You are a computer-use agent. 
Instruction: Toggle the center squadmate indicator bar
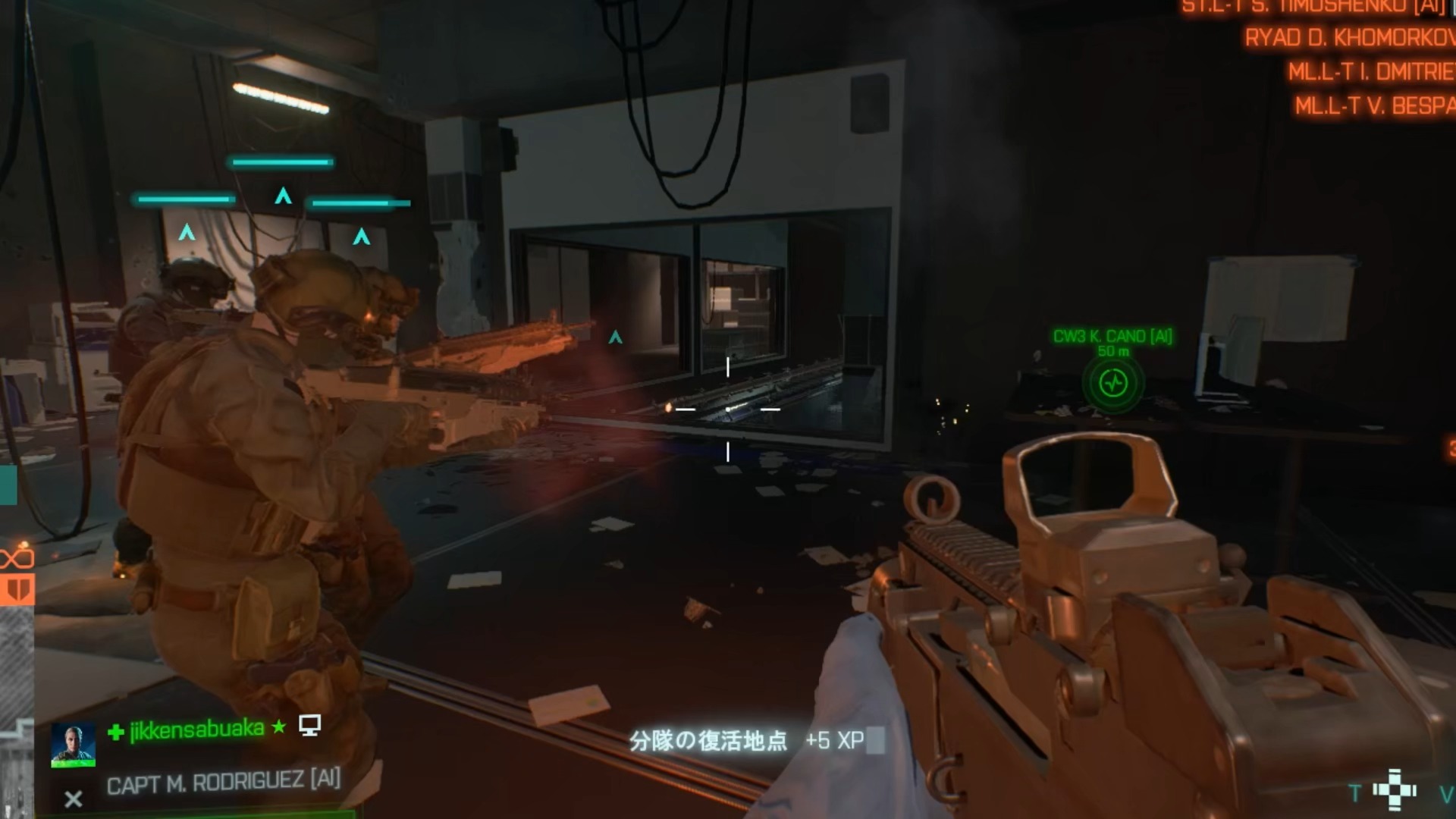[282, 162]
